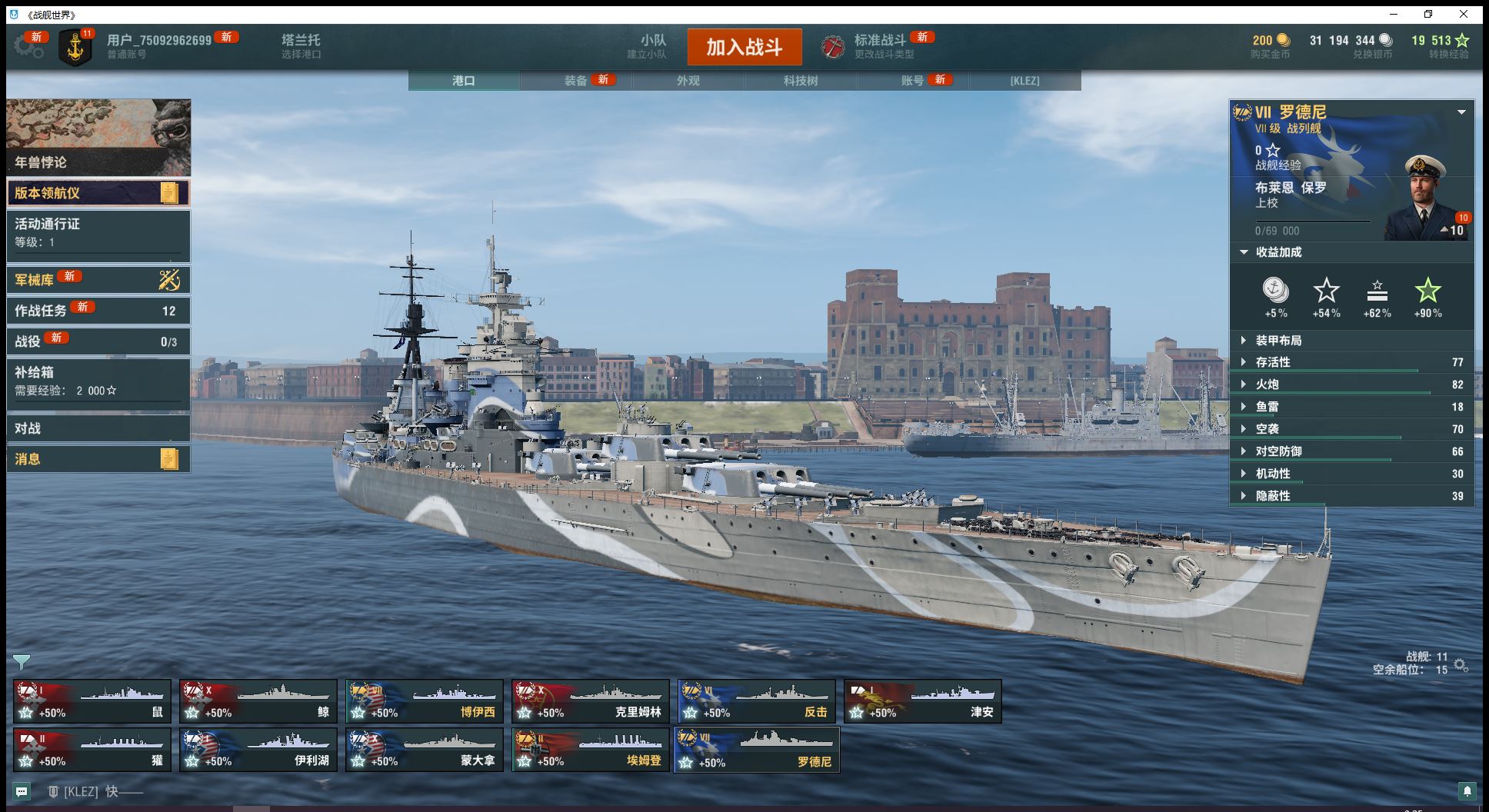Screen dimensions: 1489x812
Task: Open the 补给箱 supply containers
Action: click(x=98, y=381)
